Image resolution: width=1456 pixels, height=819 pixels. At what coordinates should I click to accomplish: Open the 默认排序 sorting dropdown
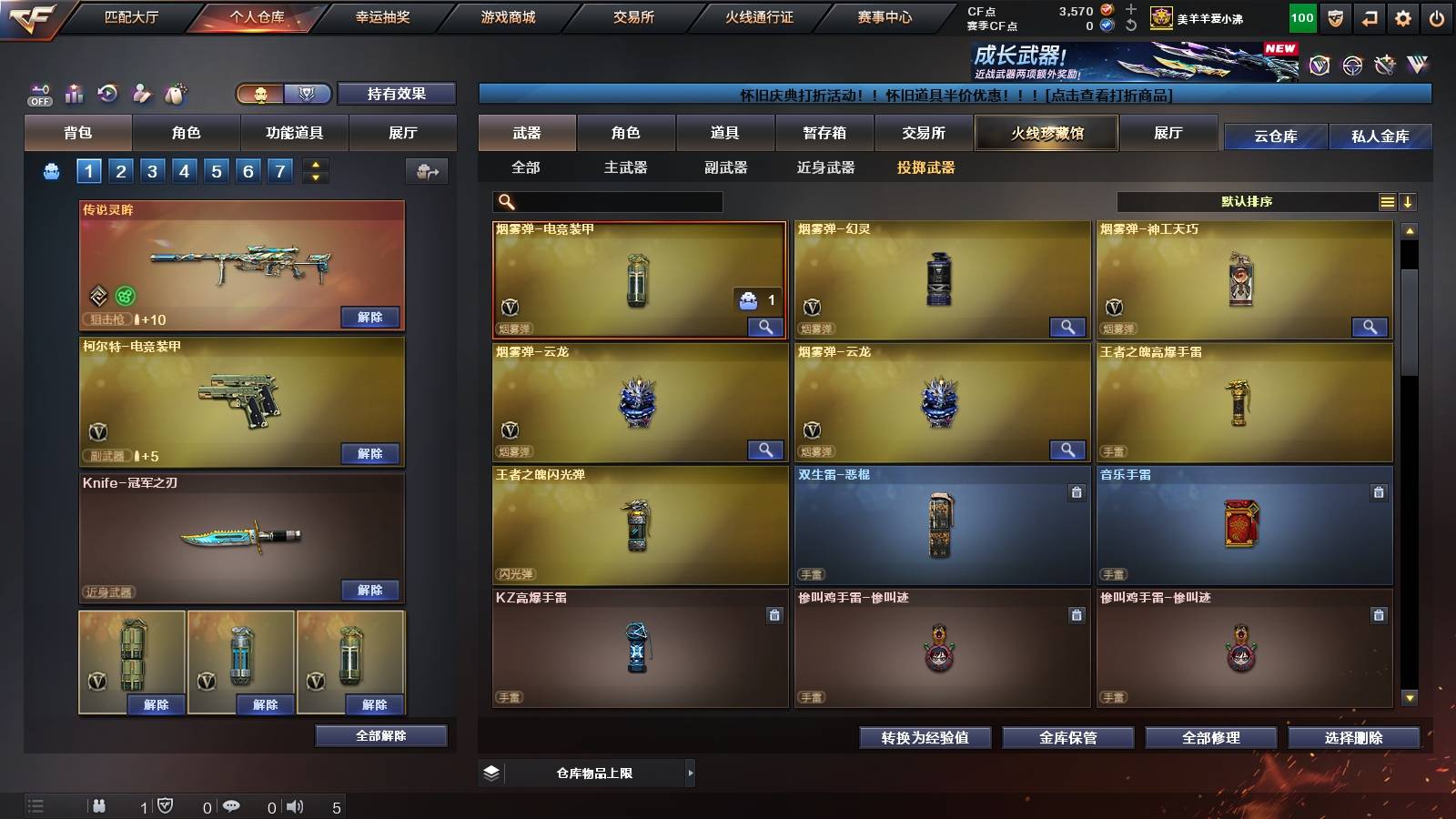click(1247, 202)
